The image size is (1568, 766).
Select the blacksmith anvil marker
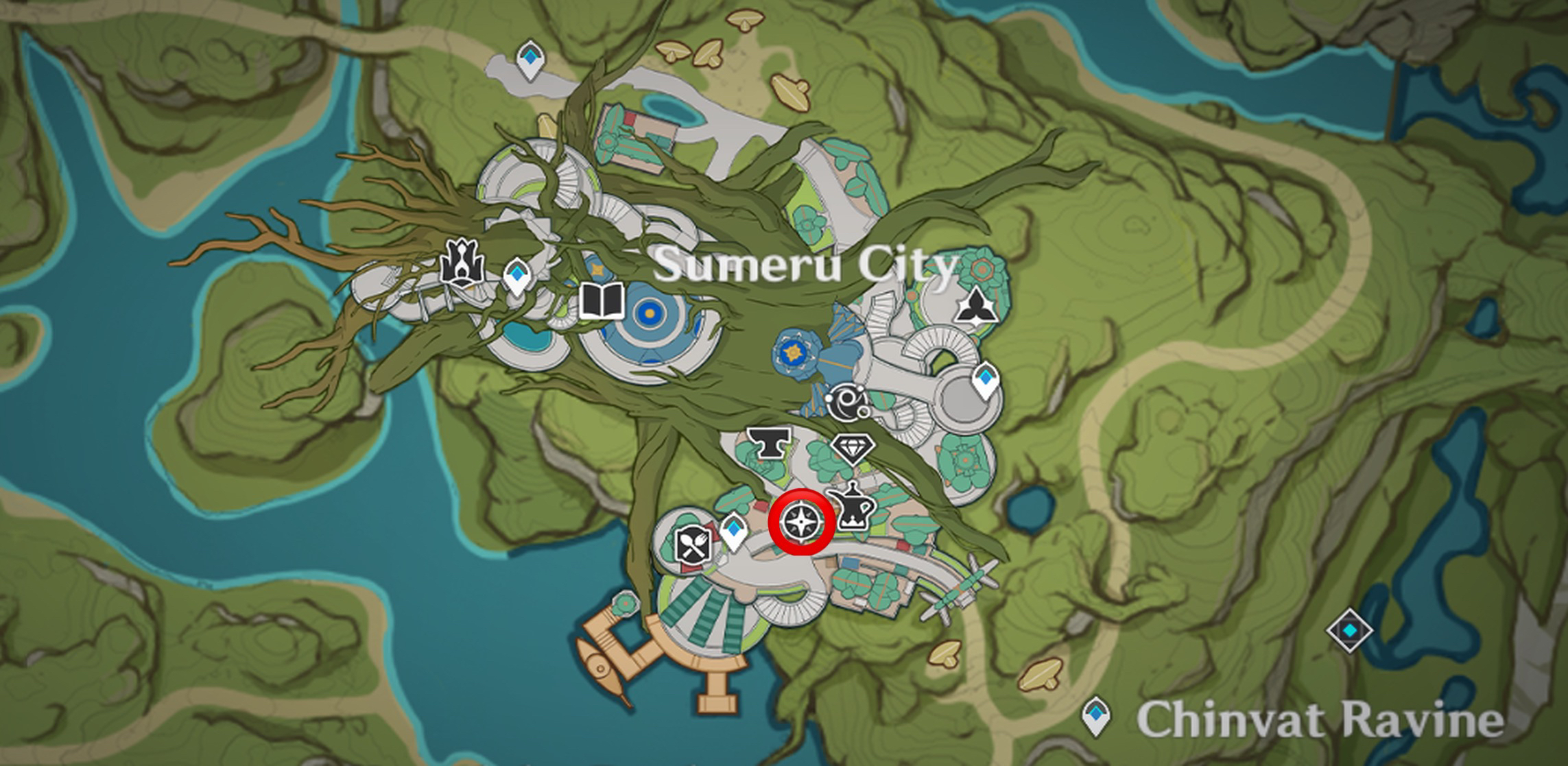click(x=767, y=443)
